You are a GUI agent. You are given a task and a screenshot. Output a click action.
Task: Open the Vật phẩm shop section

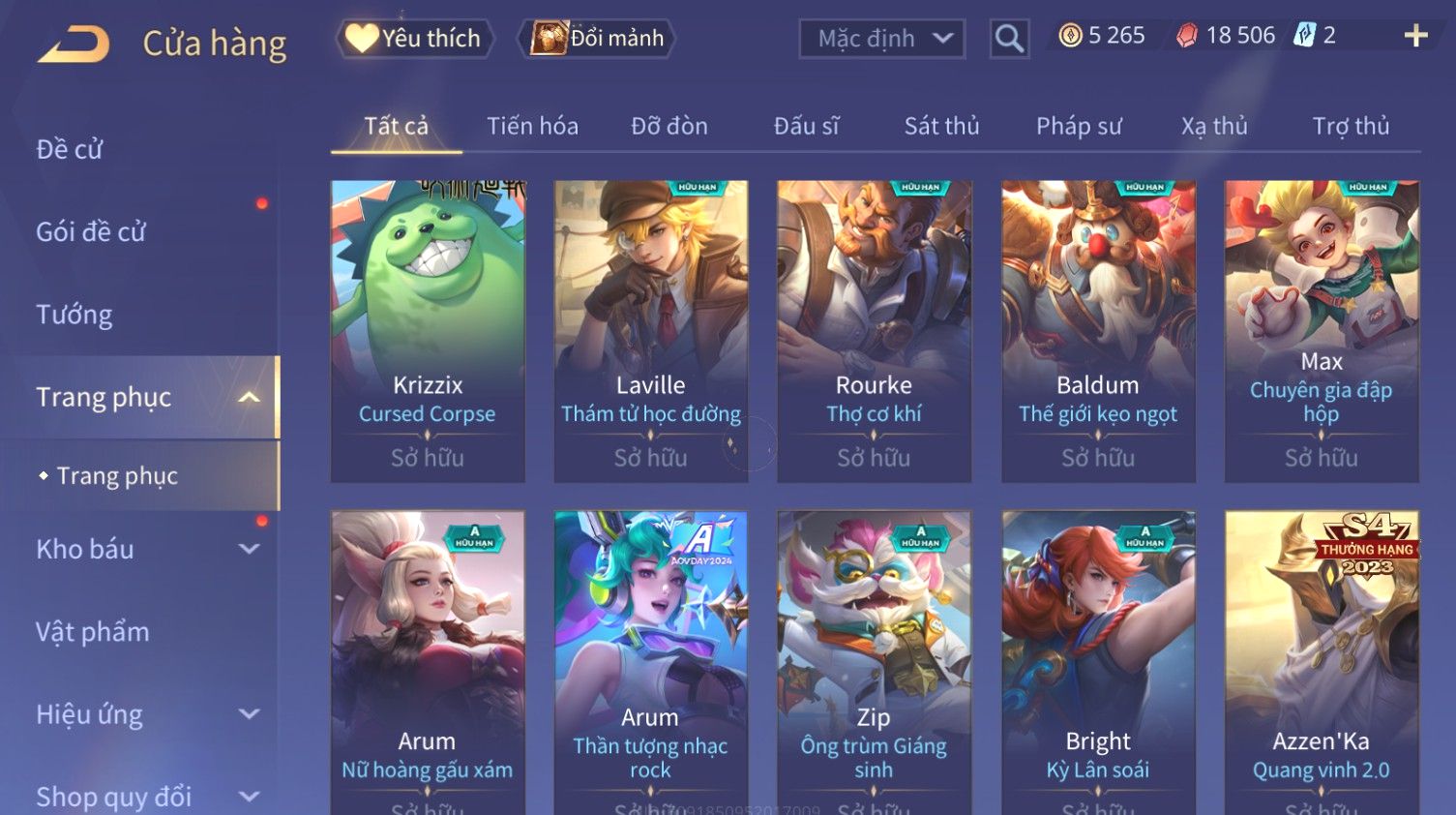(93, 632)
